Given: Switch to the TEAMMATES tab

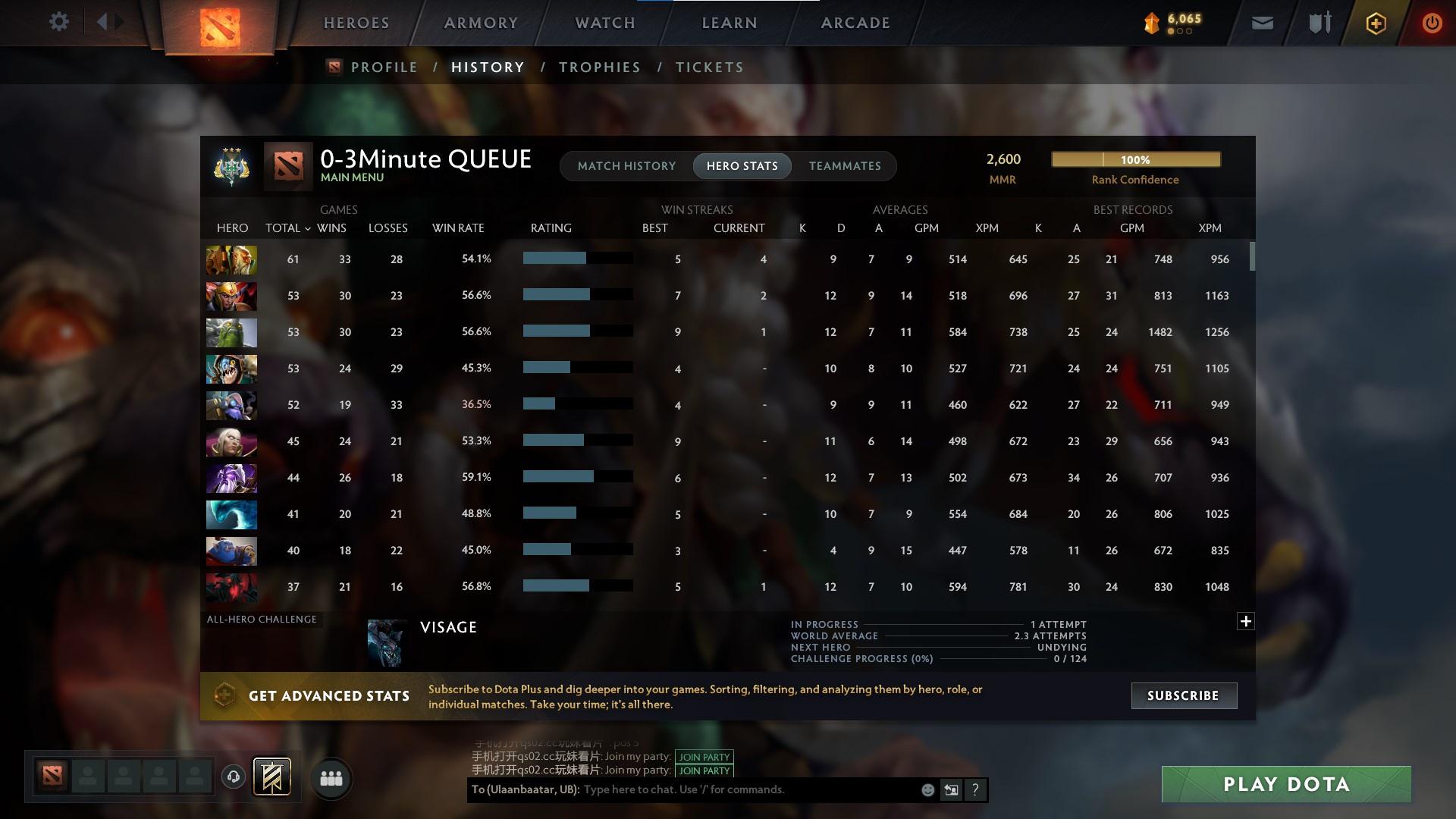Looking at the screenshot, I should coord(845,166).
